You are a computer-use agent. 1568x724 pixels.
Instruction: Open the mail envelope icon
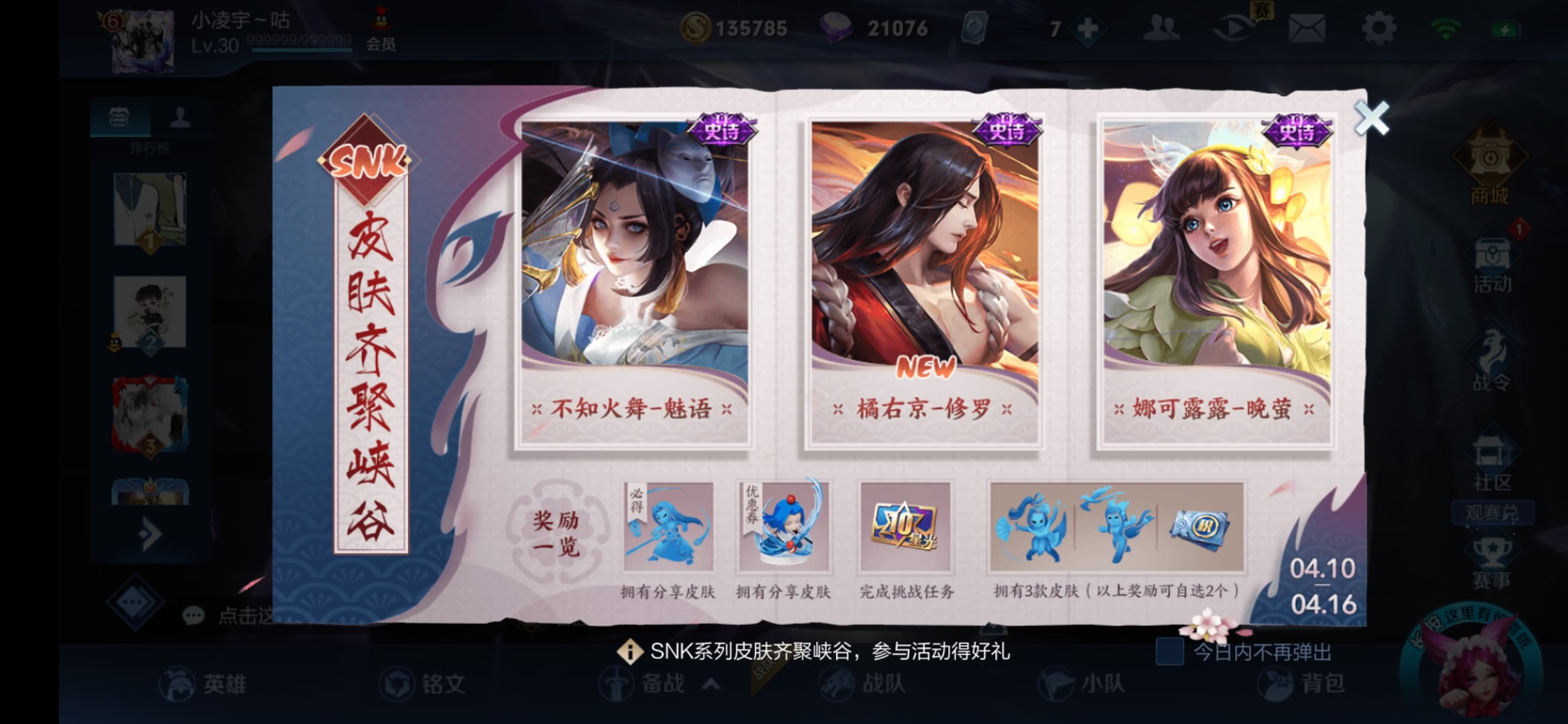click(x=1306, y=27)
